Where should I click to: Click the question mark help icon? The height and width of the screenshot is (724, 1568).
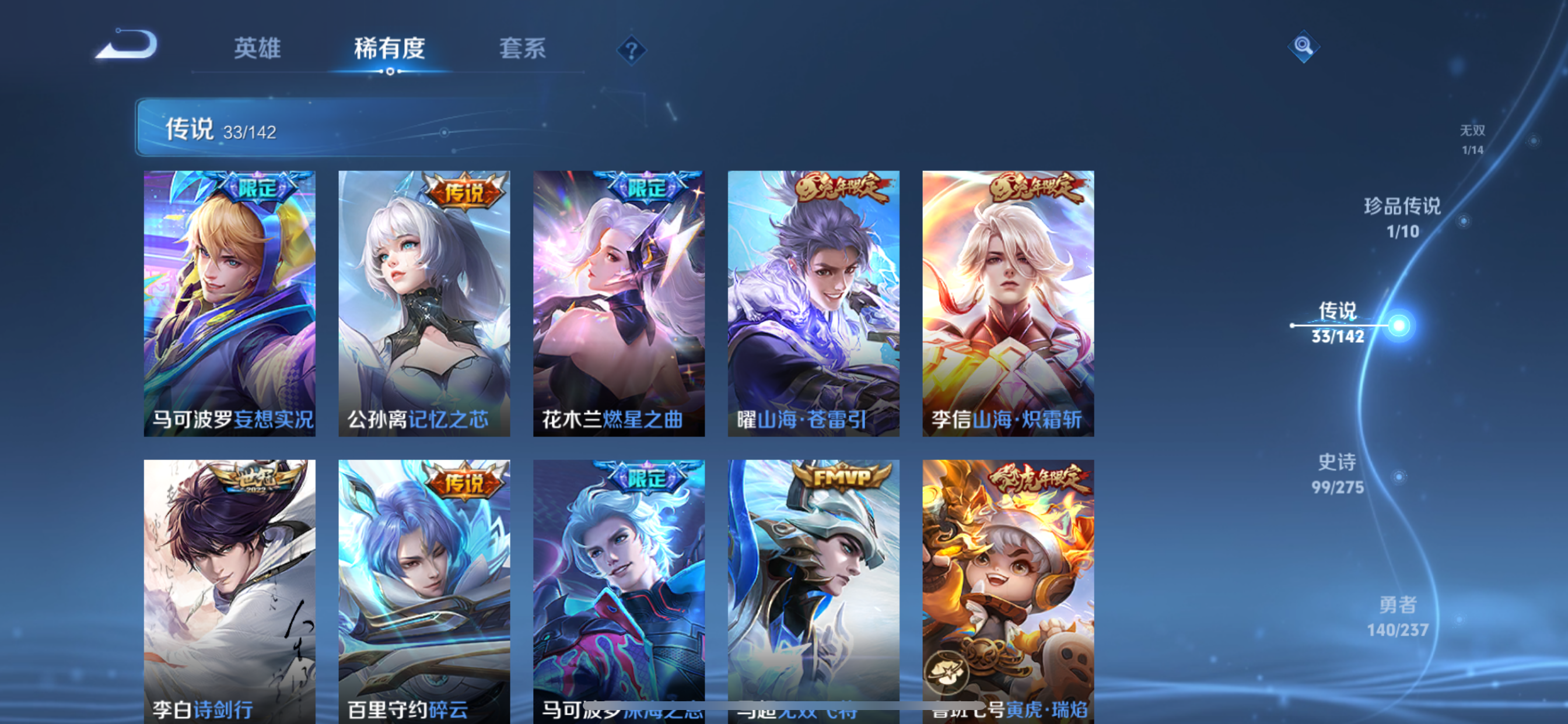pyautogui.click(x=632, y=50)
